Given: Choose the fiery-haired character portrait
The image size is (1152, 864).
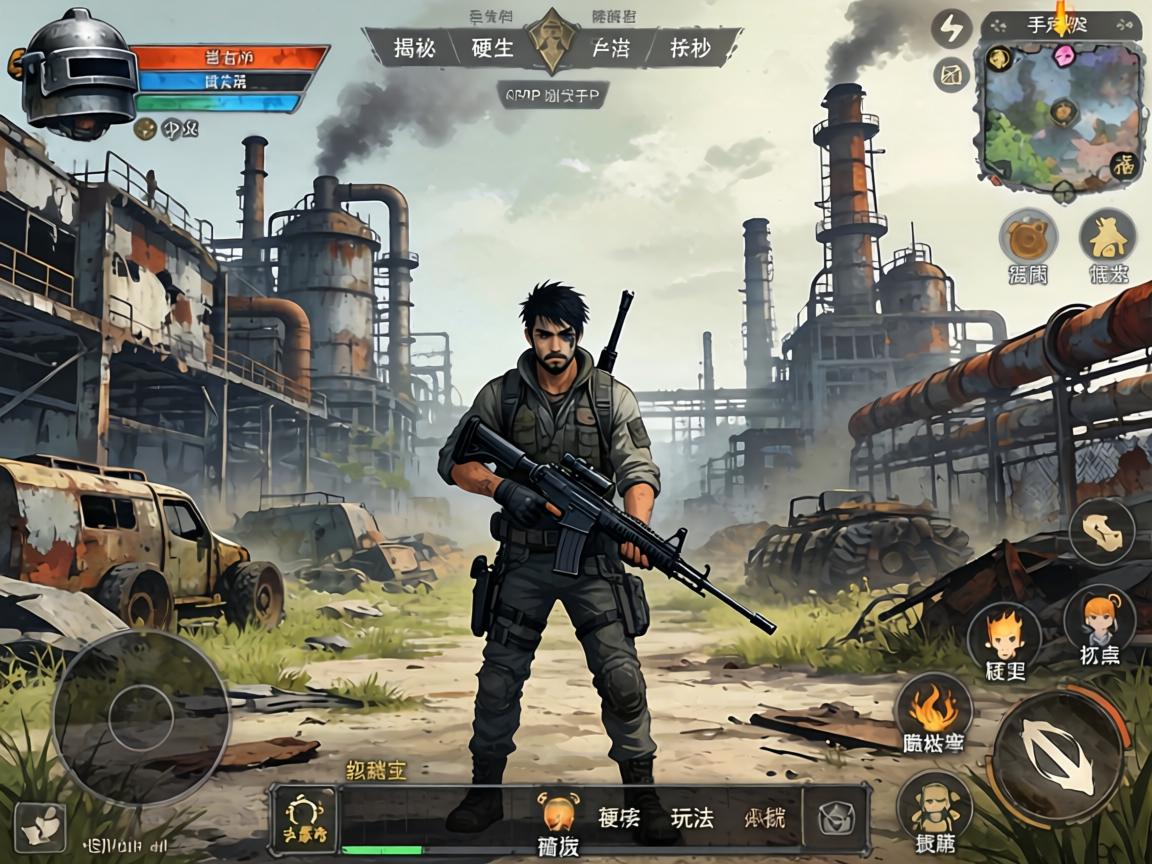Looking at the screenshot, I should coord(1003,634).
